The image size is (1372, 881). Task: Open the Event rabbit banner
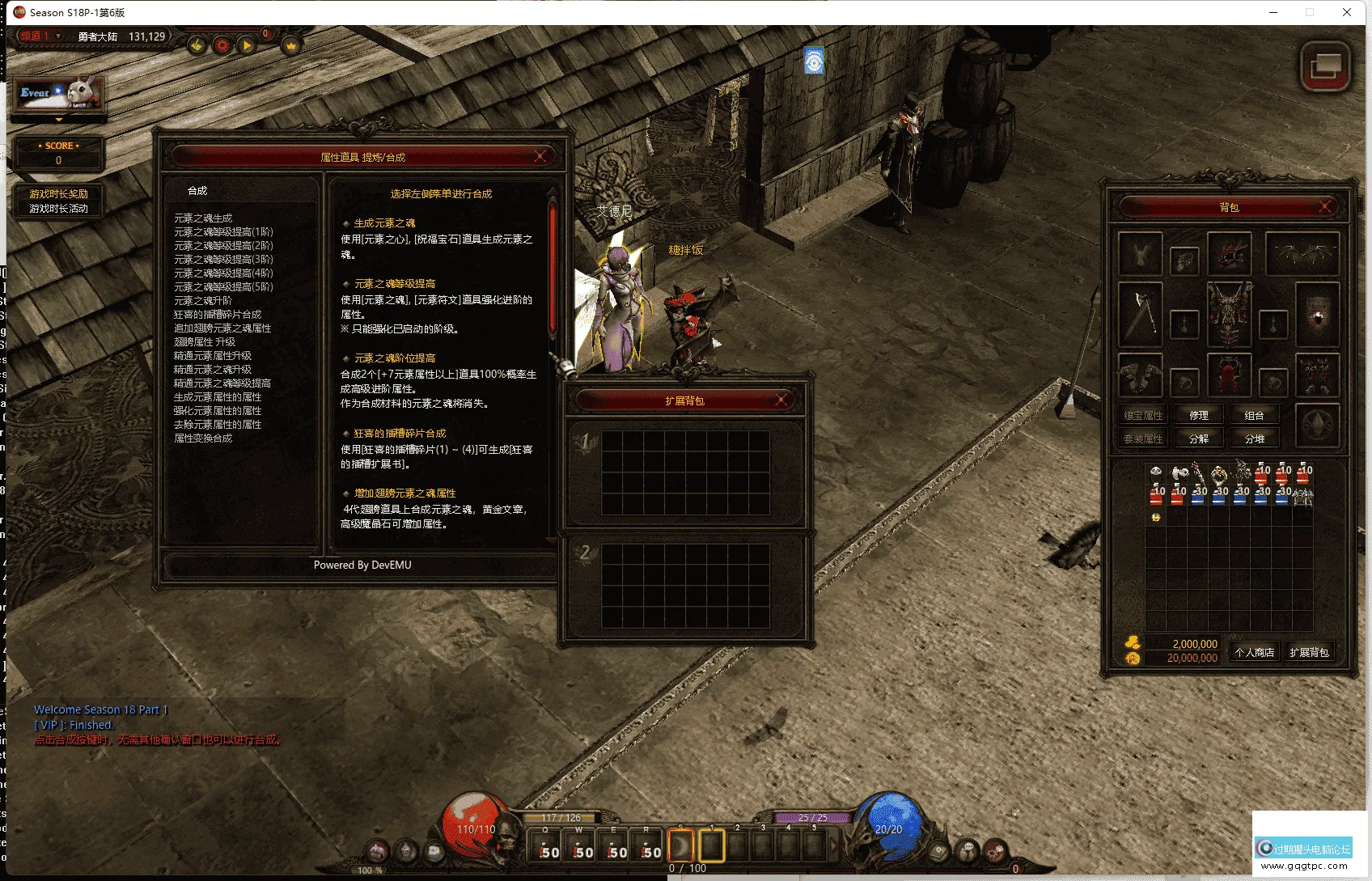point(58,94)
